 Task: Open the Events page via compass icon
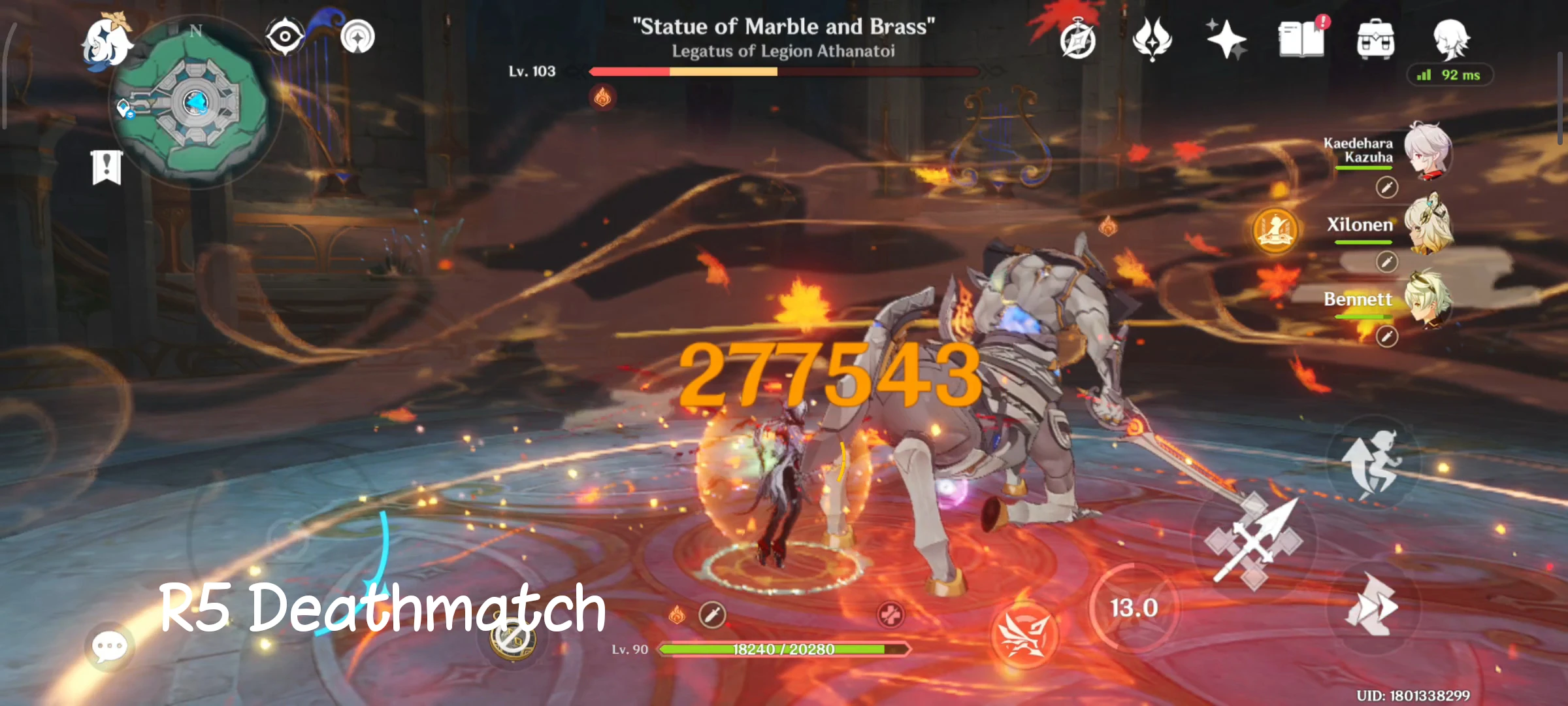point(1079,39)
